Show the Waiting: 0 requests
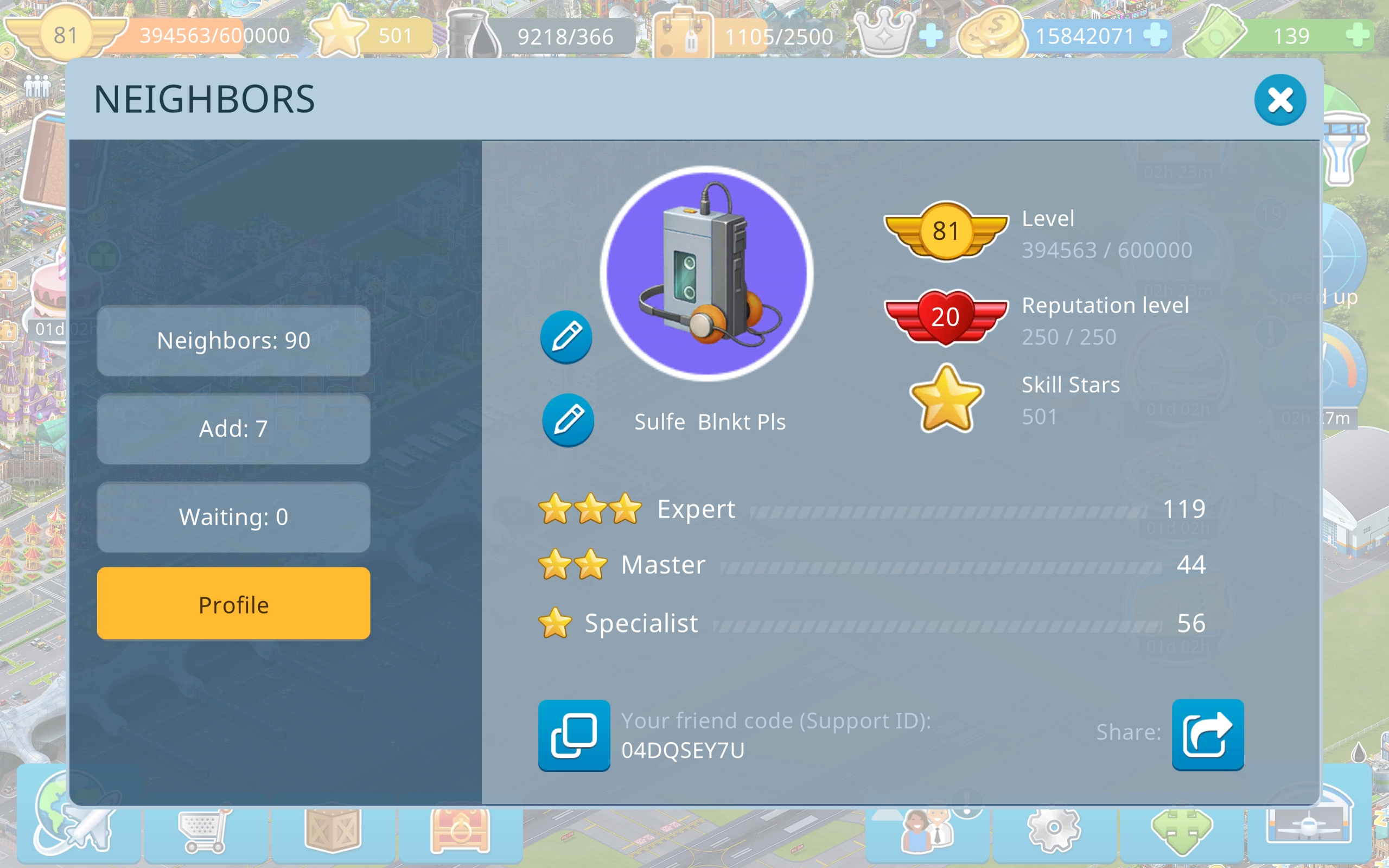 [x=234, y=517]
